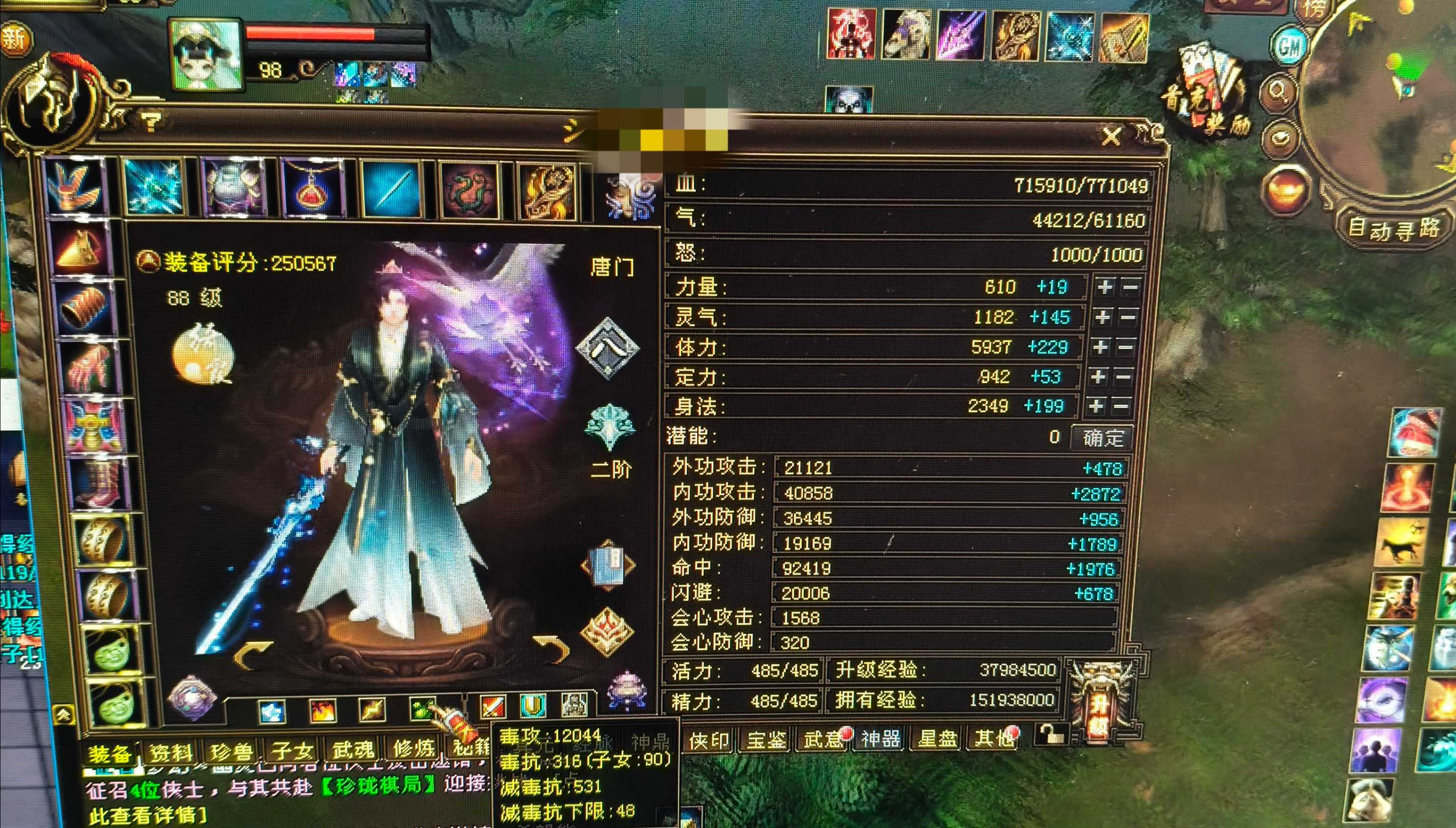Select the red pendant necklace slot
The width and height of the screenshot is (1456, 828).
pos(312,189)
